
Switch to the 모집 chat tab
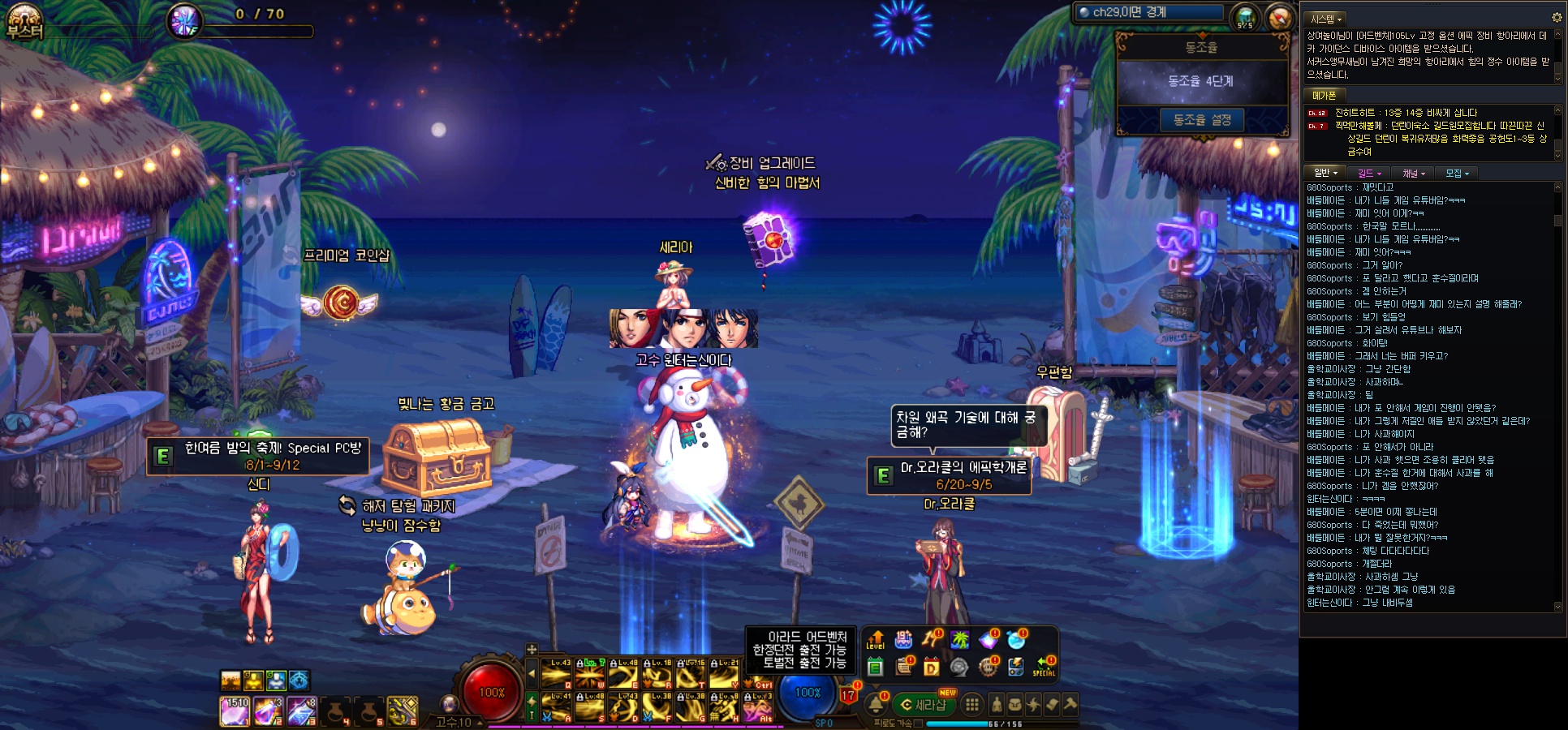pyautogui.click(x=1457, y=173)
